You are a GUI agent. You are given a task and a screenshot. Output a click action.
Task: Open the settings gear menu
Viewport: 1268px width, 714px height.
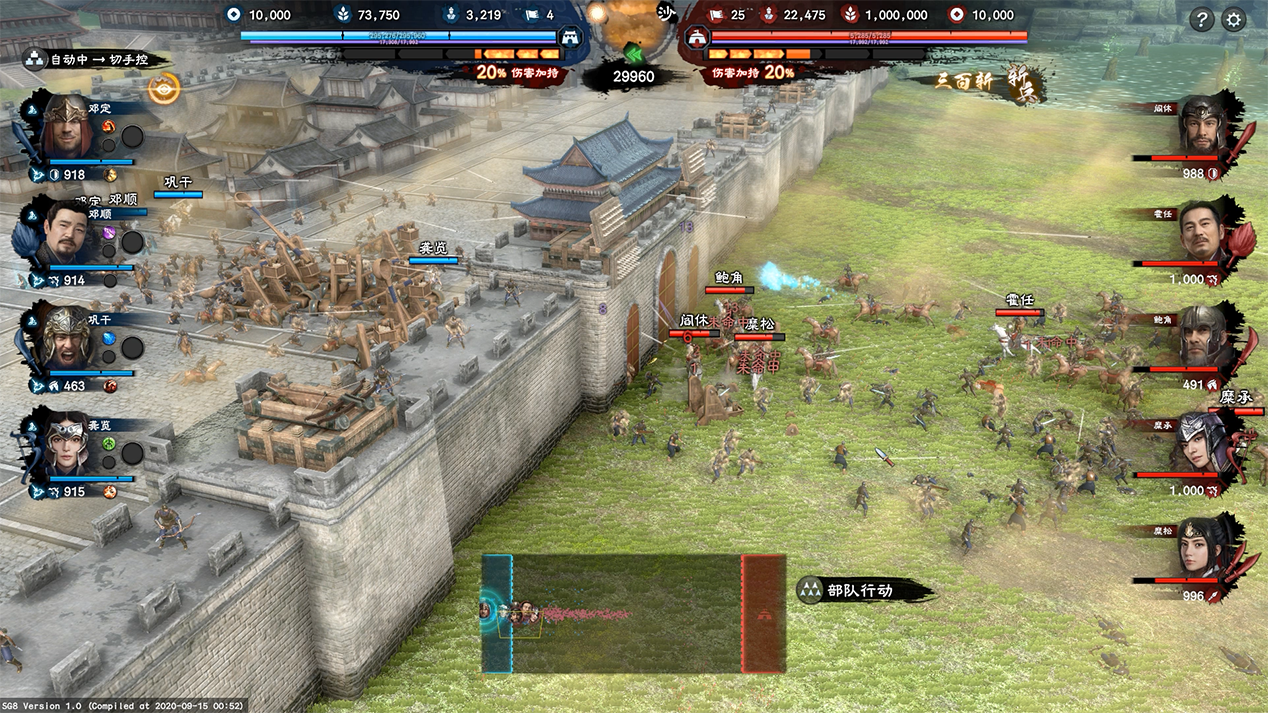1234,19
